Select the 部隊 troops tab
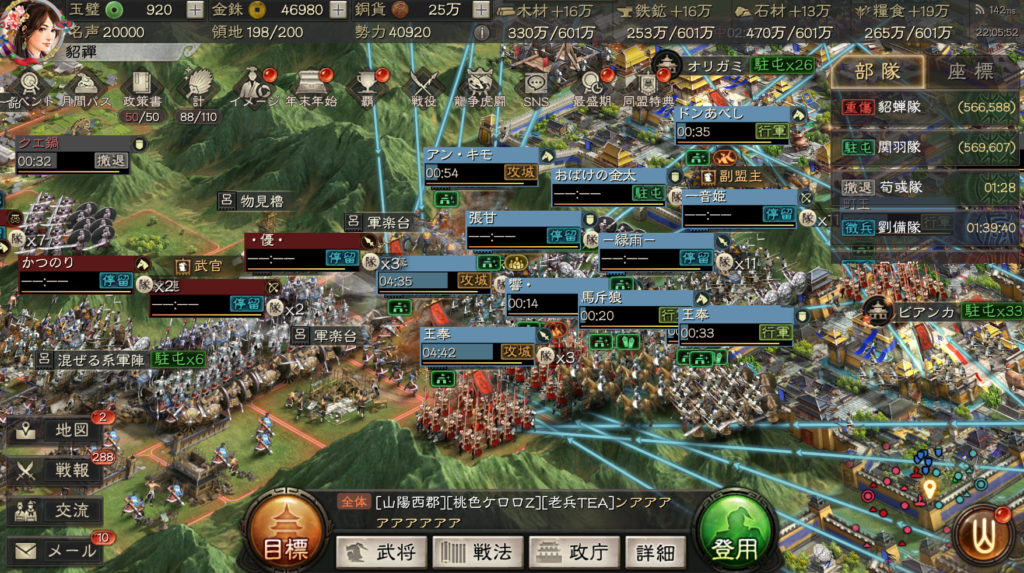The height and width of the screenshot is (573, 1024). [877, 72]
